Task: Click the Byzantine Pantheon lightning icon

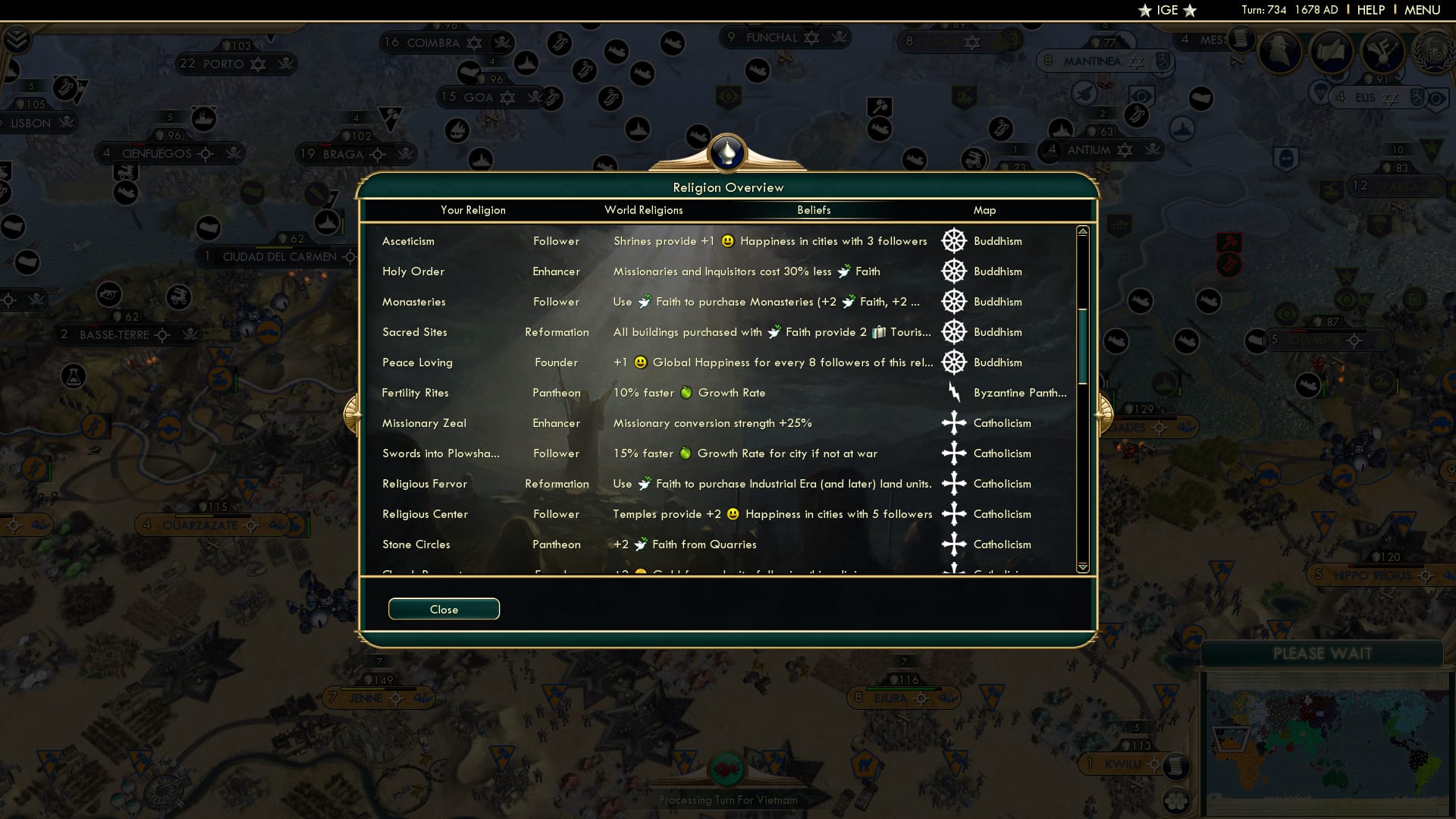Action: click(953, 393)
